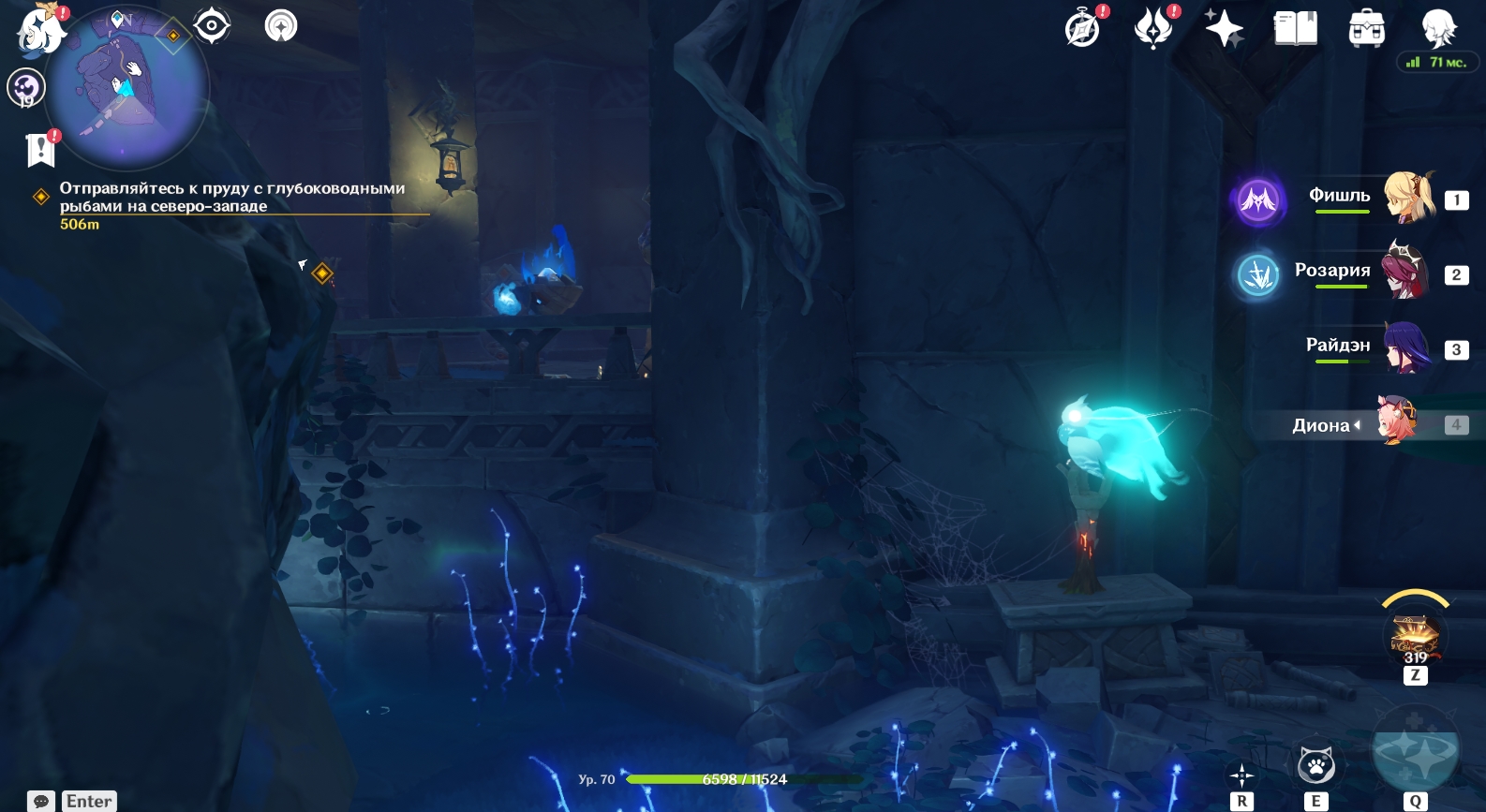Open the Paimon menu

coord(39,28)
